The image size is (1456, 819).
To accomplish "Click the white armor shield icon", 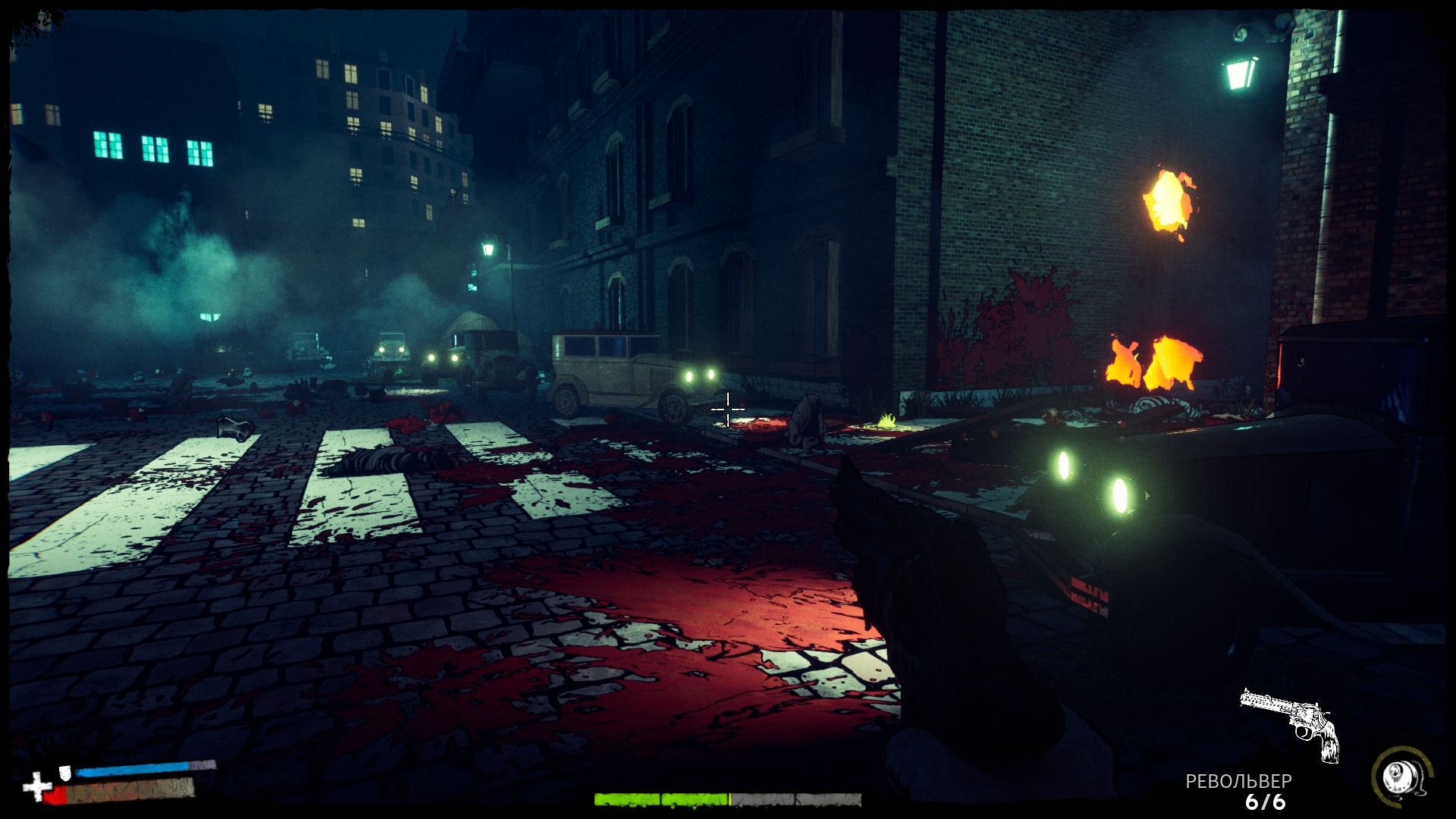I will [66, 773].
